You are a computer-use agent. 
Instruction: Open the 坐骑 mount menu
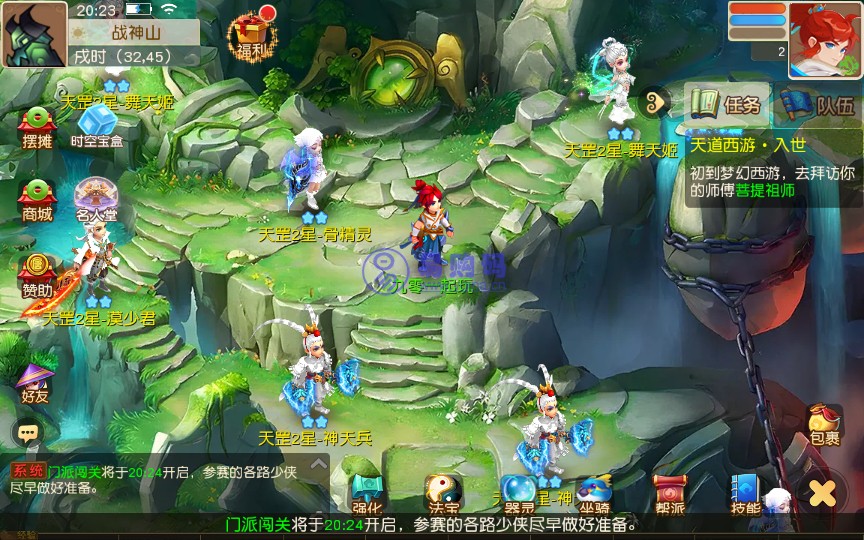(x=594, y=492)
